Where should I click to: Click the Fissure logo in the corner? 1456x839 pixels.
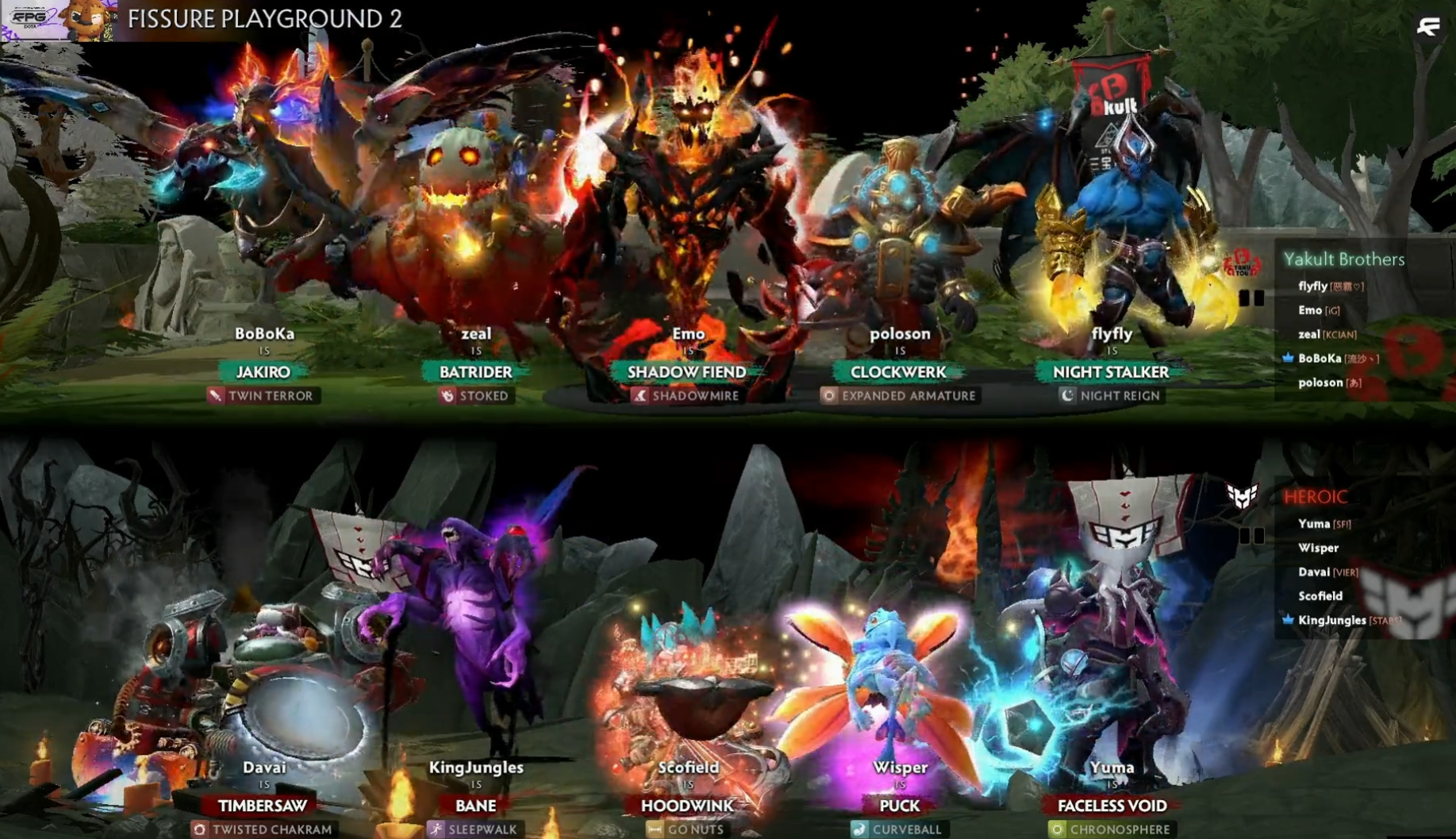tap(1428, 27)
